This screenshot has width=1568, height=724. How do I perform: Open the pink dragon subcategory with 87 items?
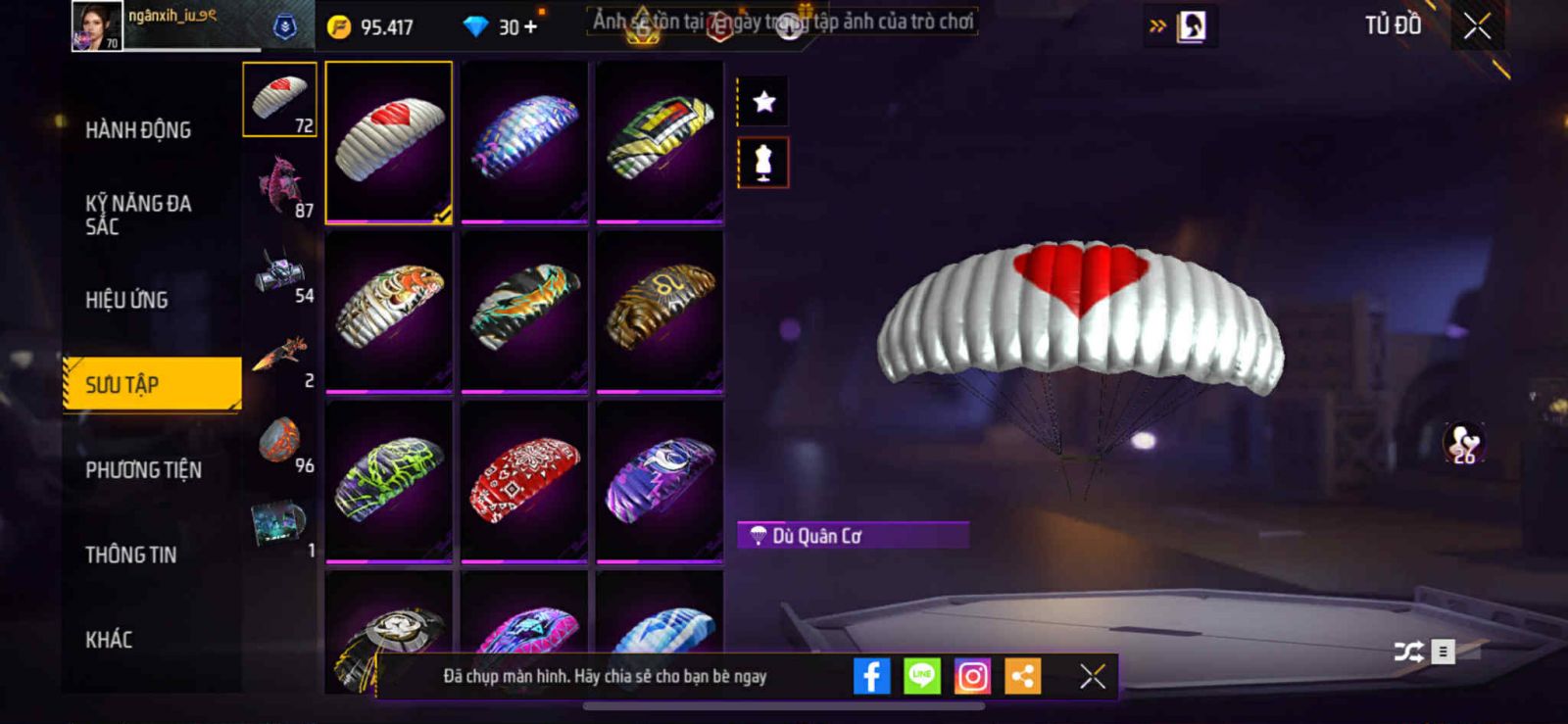280,186
